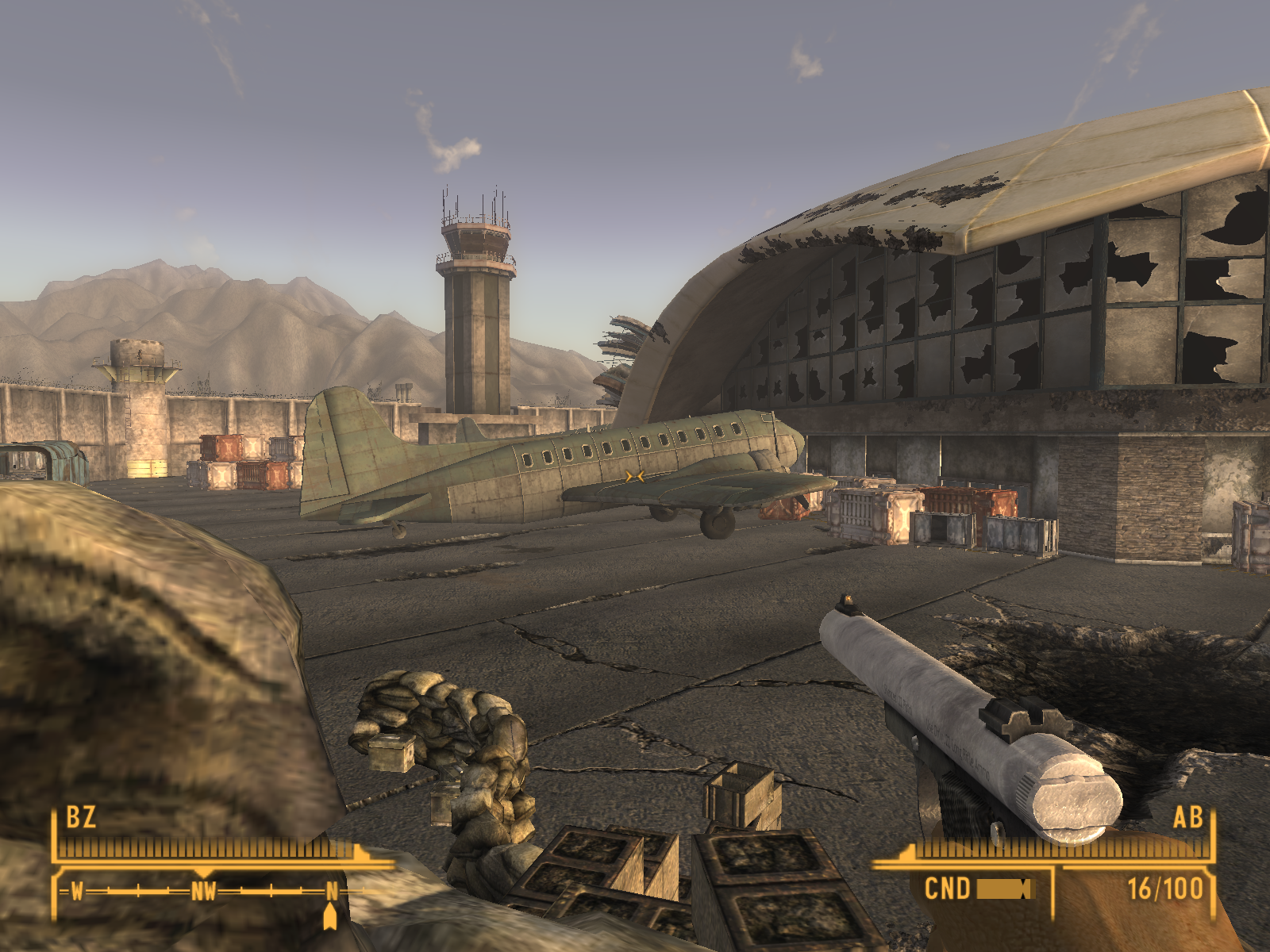The height and width of the screenshot is (952, 1270).
Task: Click the compass direction strip
Action: coord(204,892)
